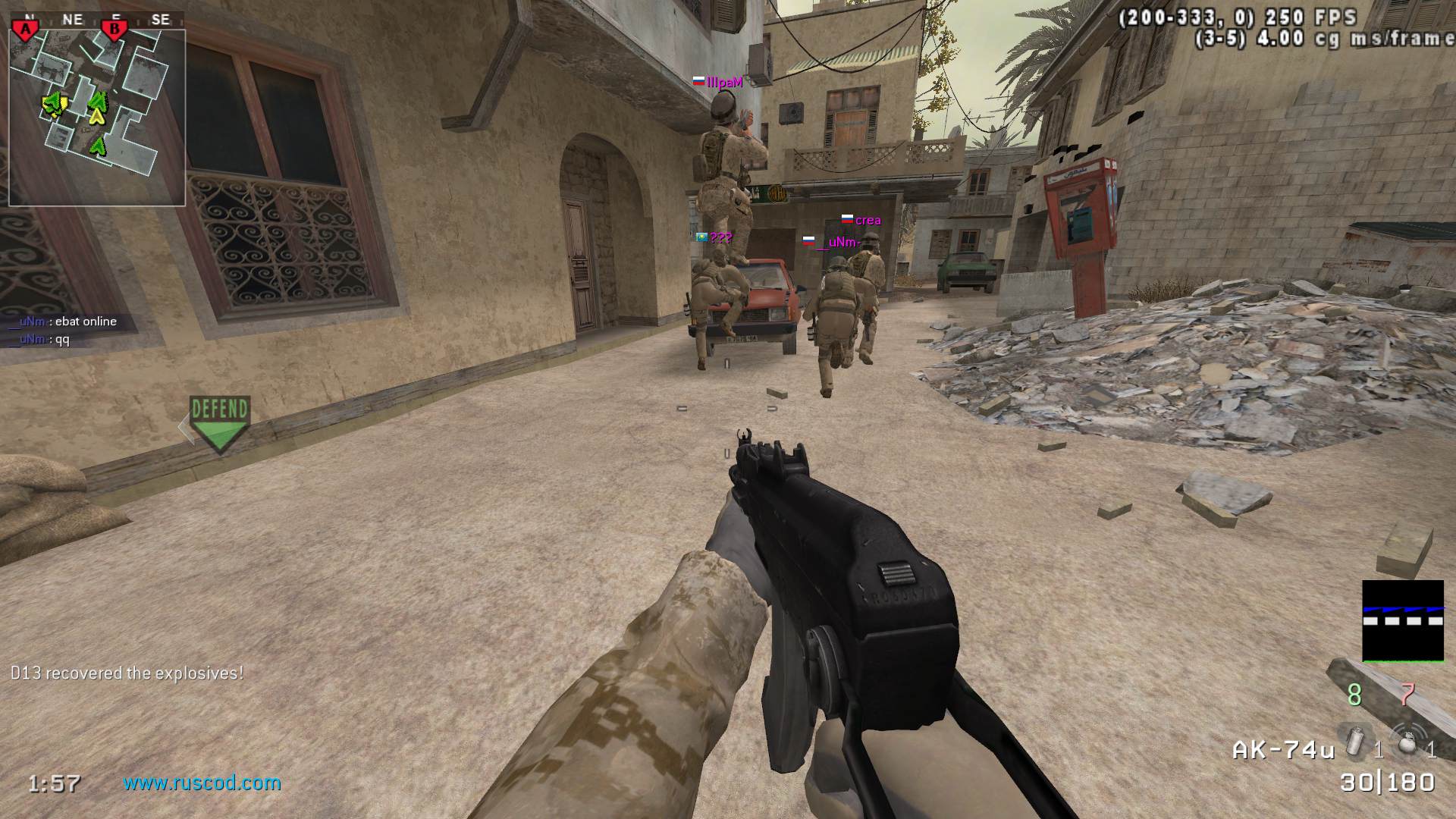This screenshot has height=819, width=1456.
Task: Select the red A bomb site marker
Action: tap(26, 30)
